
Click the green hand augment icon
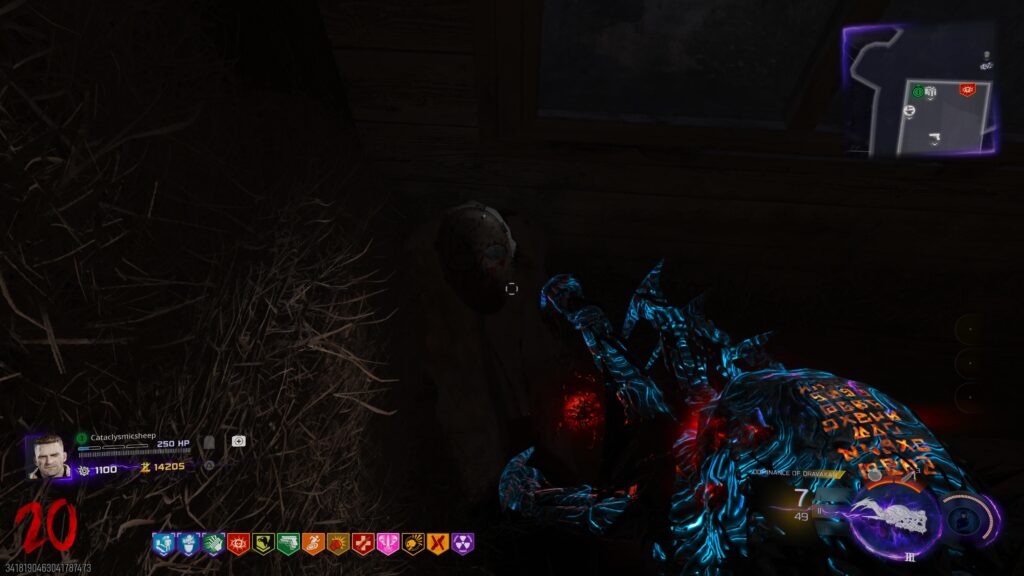(212, 543)
